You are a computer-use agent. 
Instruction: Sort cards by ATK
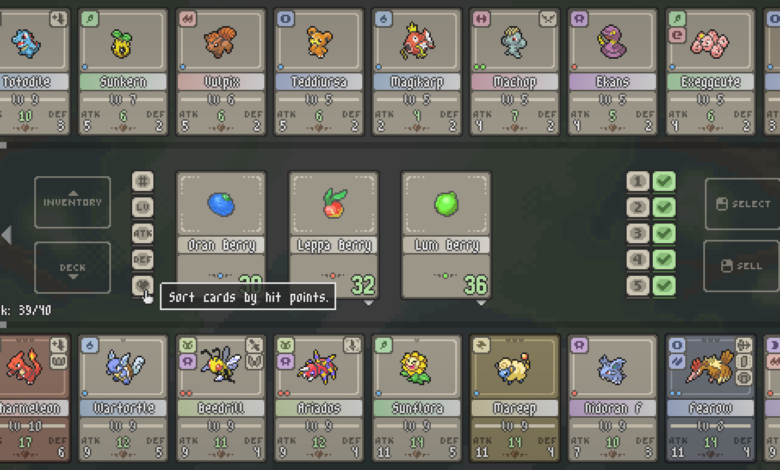coord(143,233)
